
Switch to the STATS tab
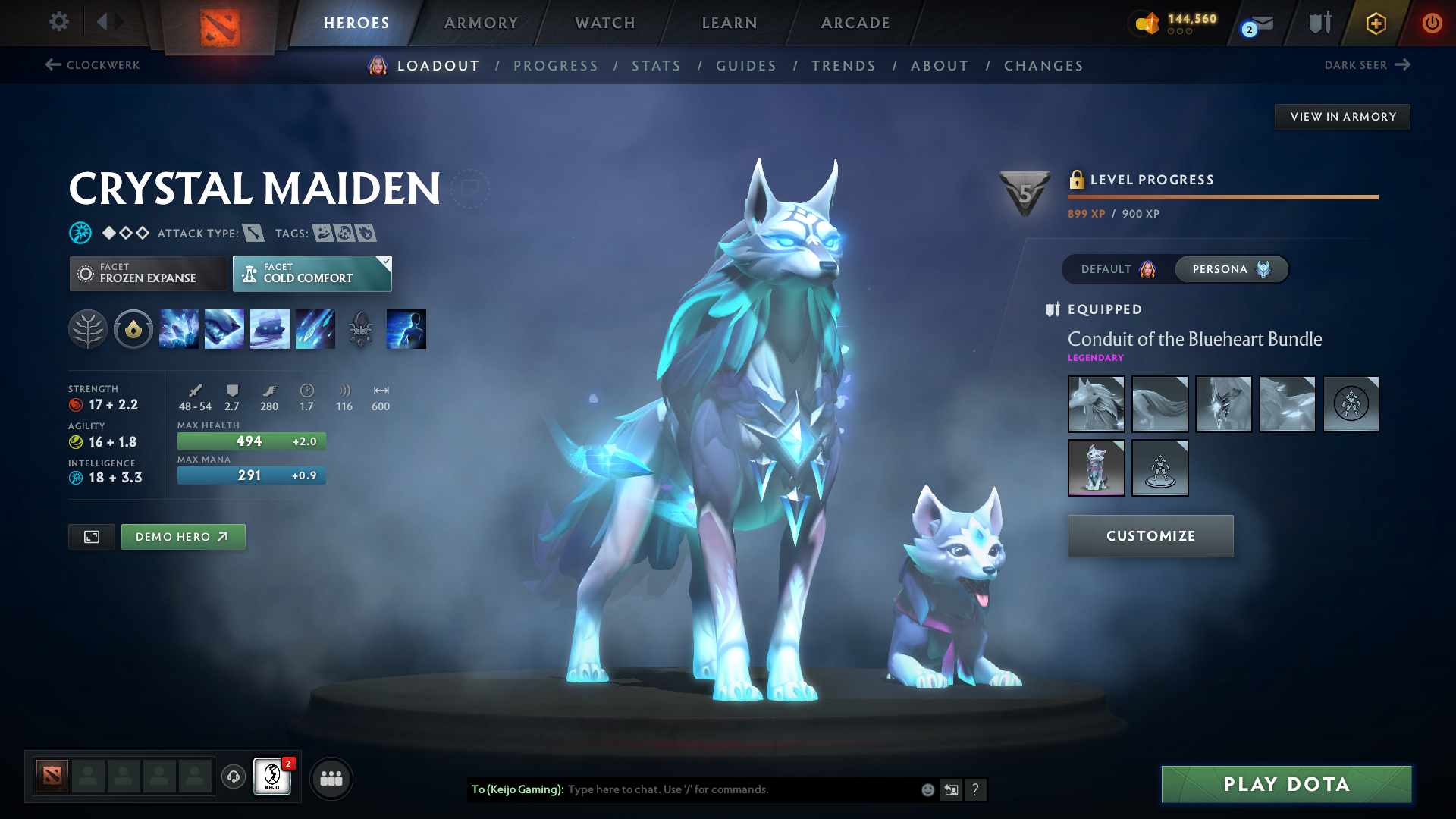coord(656,66)
